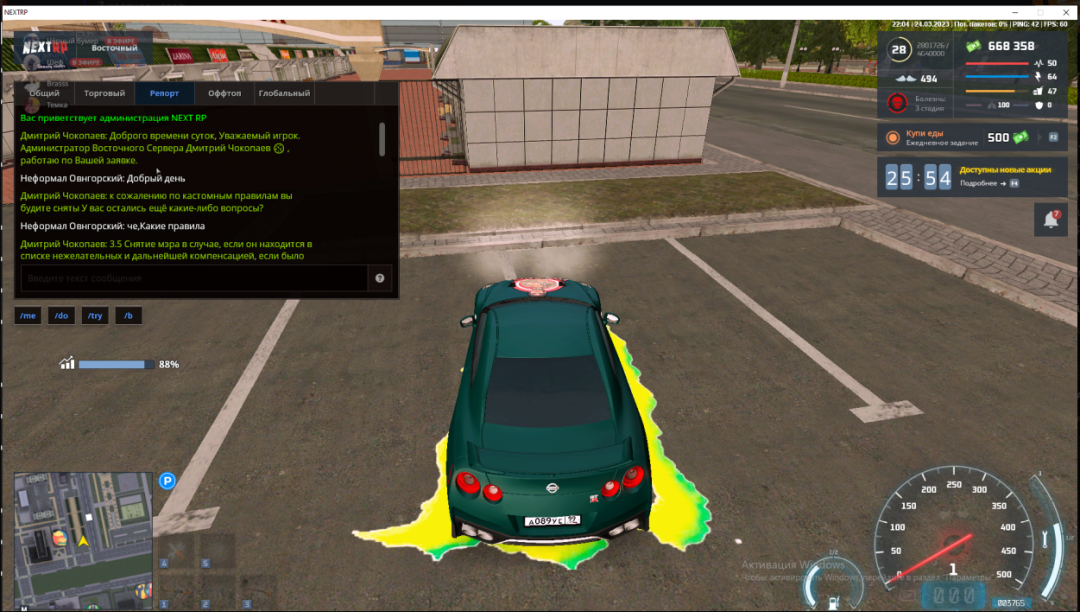Click the red skull disease icon
Image resolution: width=1080 pixels, height=612 pixels.
tap(898, 101)
